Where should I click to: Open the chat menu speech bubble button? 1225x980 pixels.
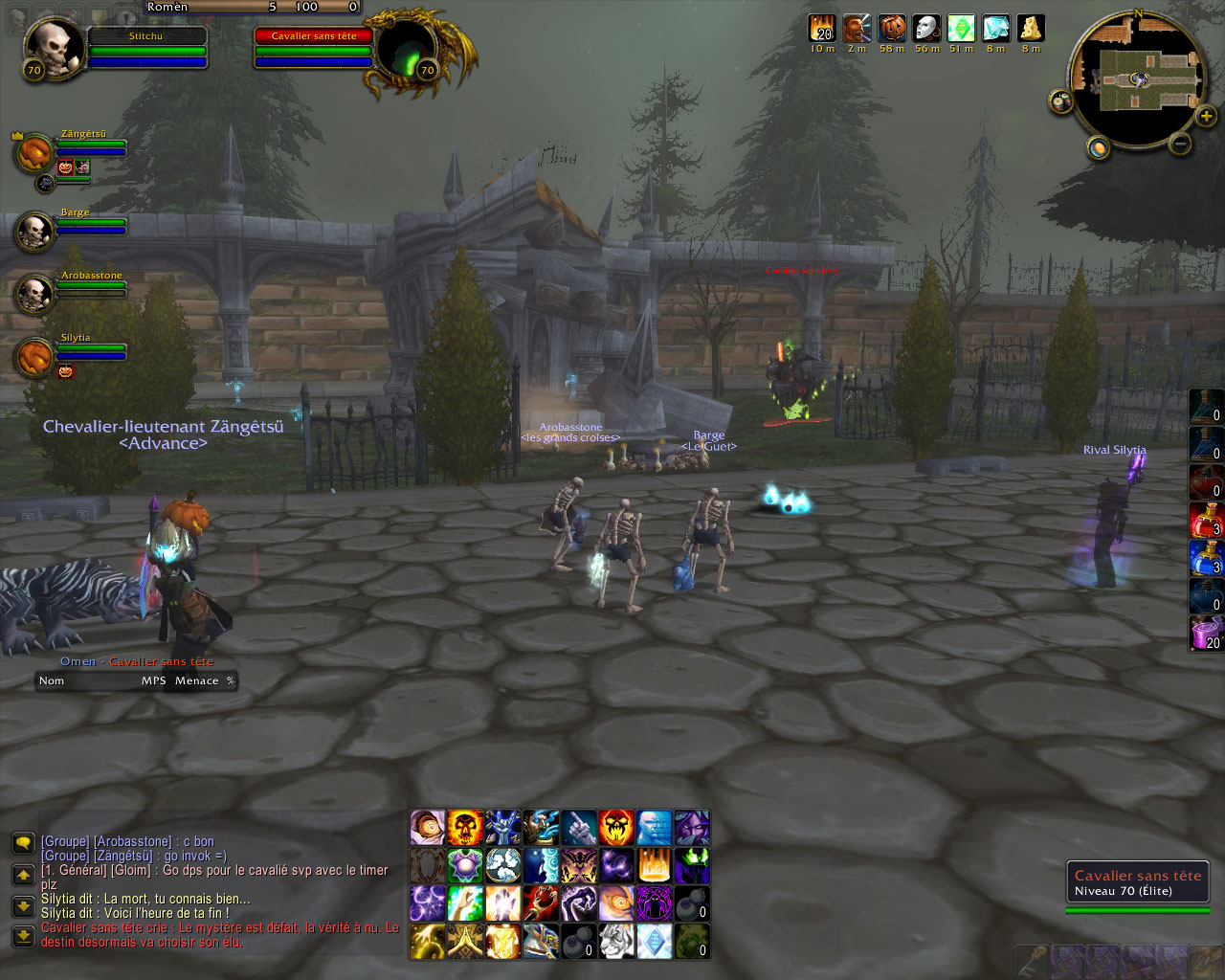(24, 842)
